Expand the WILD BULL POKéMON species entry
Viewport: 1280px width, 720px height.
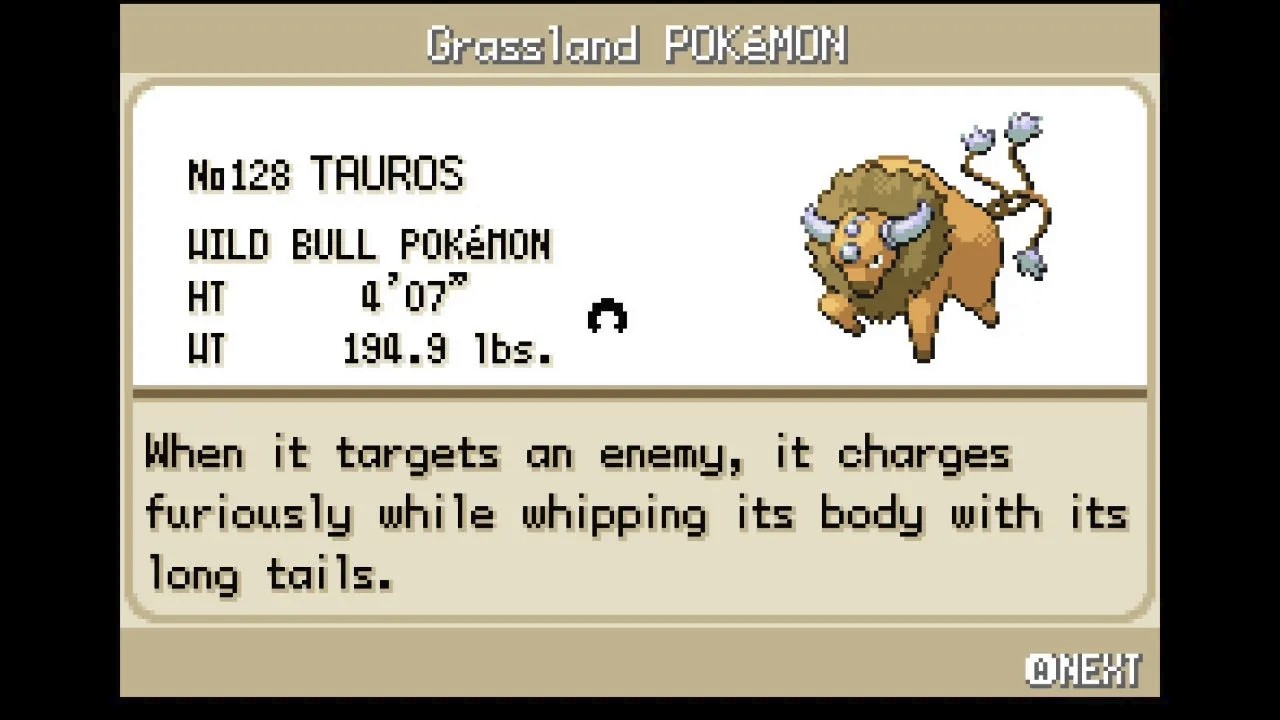point(370,245)
